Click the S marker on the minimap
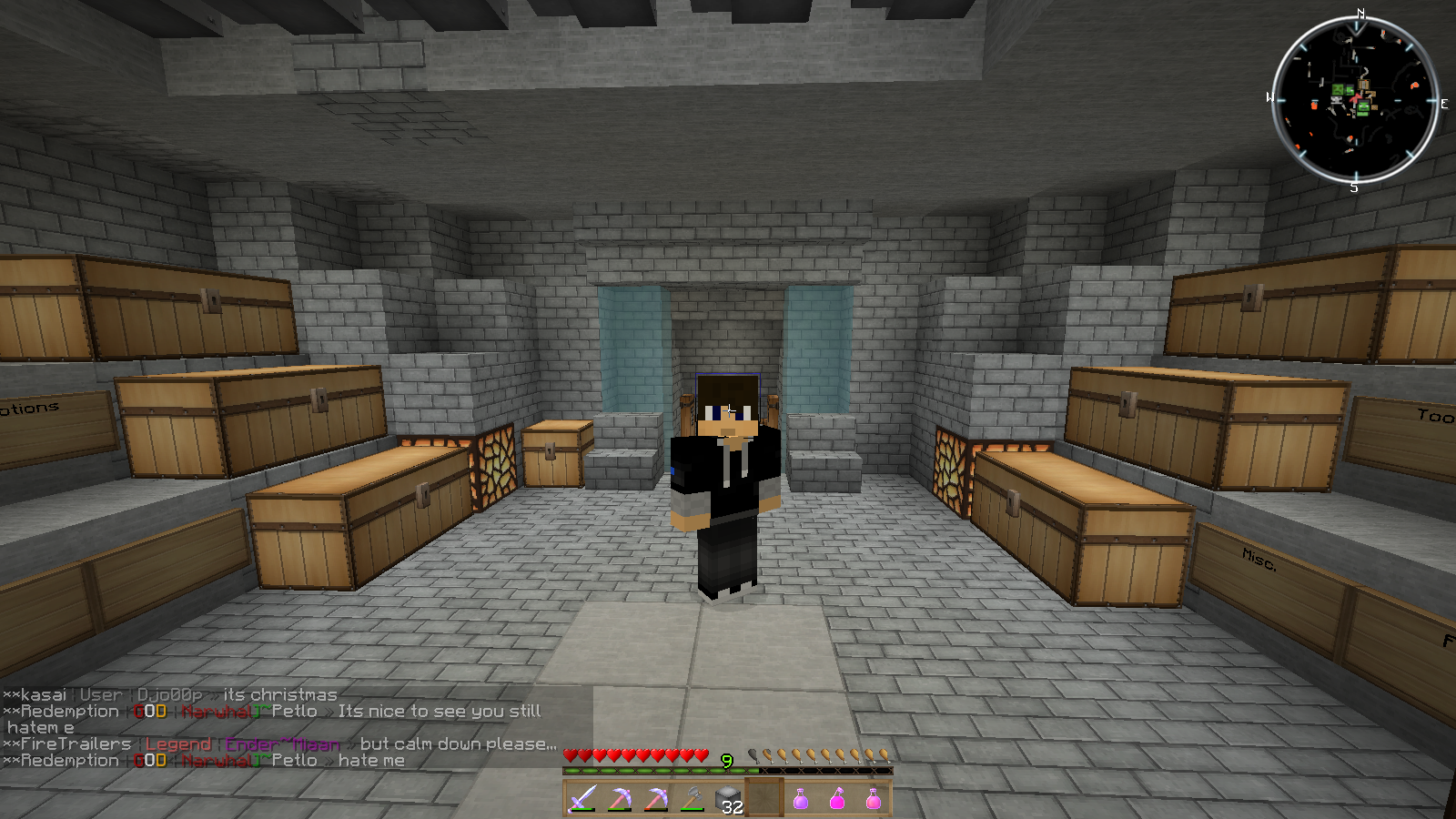Viewport: 1456px width, 819px height. tap(1356, 187)
